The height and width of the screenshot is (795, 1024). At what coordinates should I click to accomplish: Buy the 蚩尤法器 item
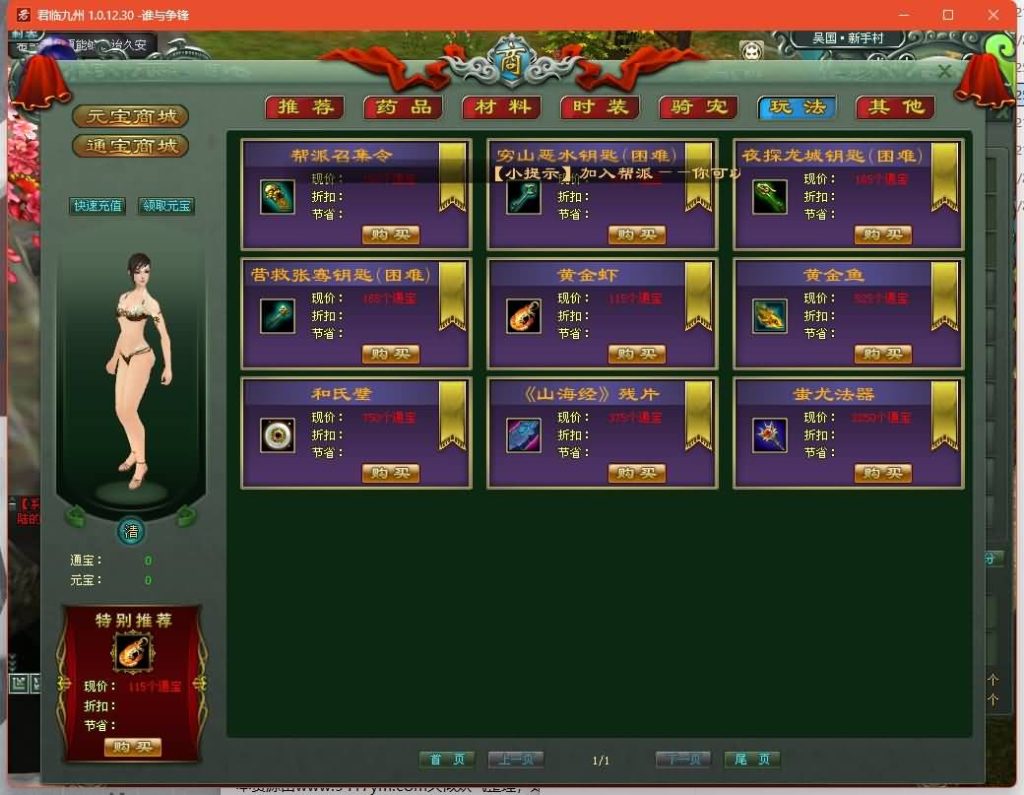coord(882,473)
